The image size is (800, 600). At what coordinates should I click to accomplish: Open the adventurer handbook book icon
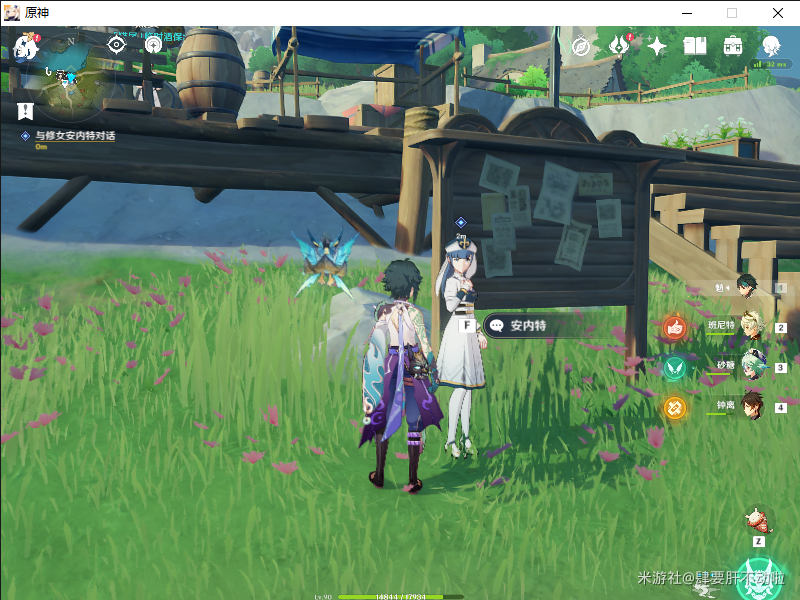[x=695, y=46]
